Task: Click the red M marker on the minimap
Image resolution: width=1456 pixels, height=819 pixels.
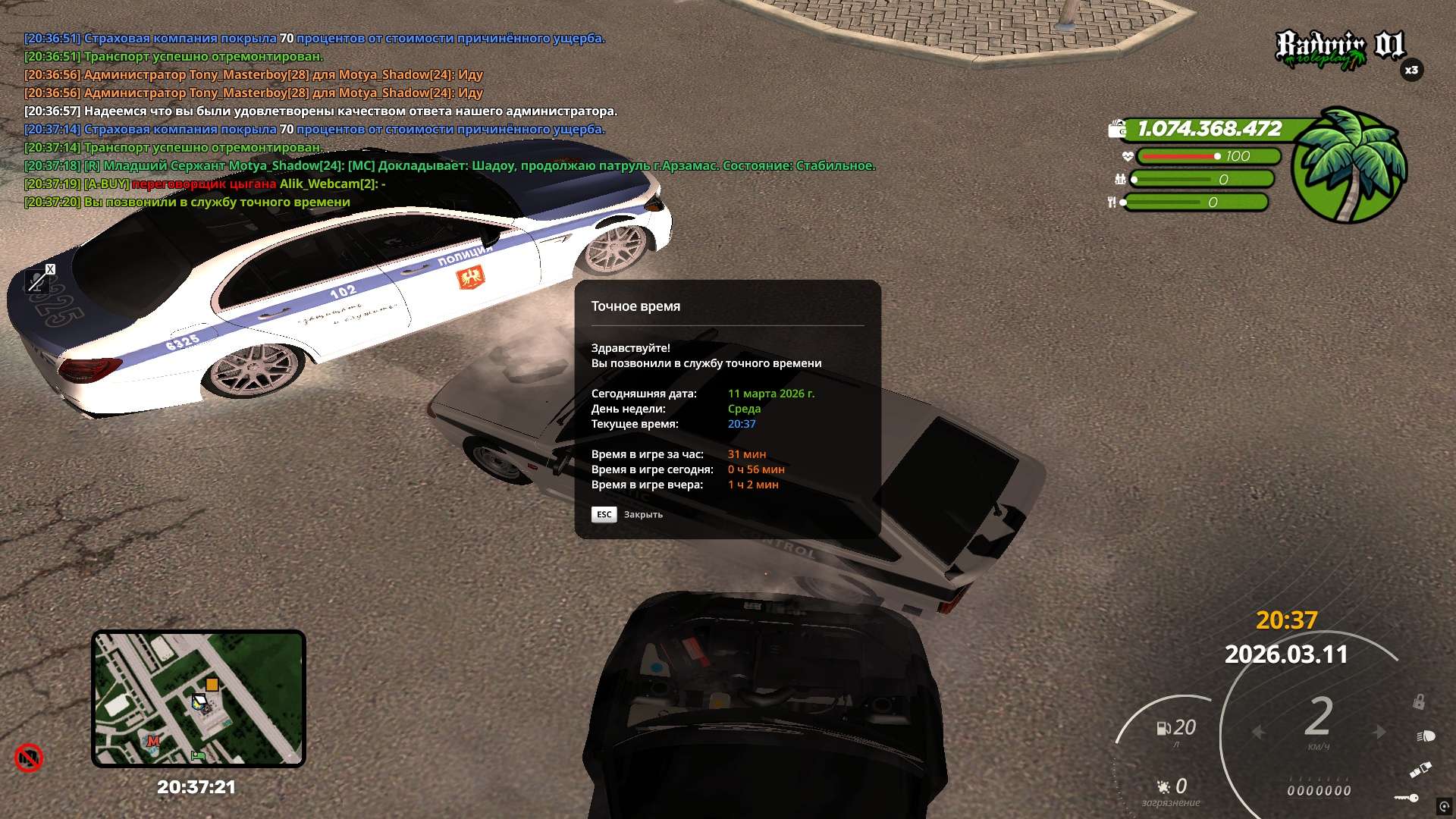Action: [153, 741]
